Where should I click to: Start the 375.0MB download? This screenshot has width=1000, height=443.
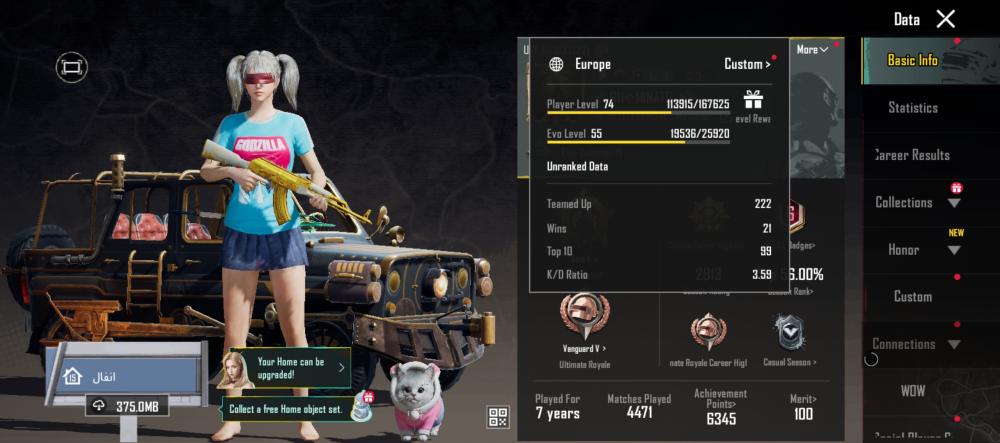point(128,406)
